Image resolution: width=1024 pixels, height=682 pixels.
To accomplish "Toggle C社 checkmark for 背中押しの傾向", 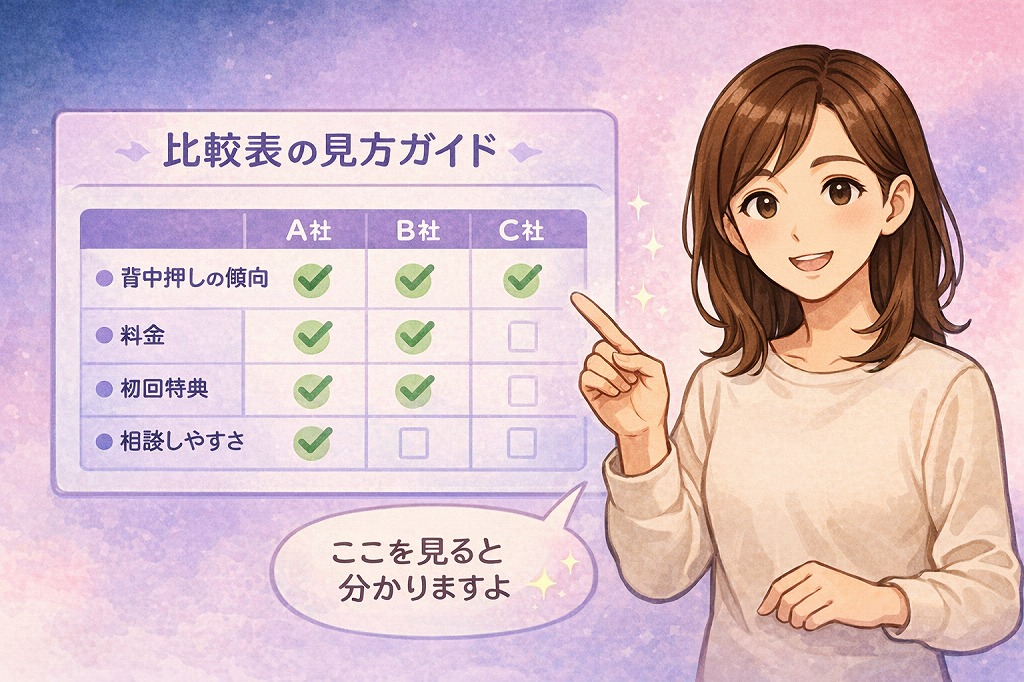I will tap(521, 281).
